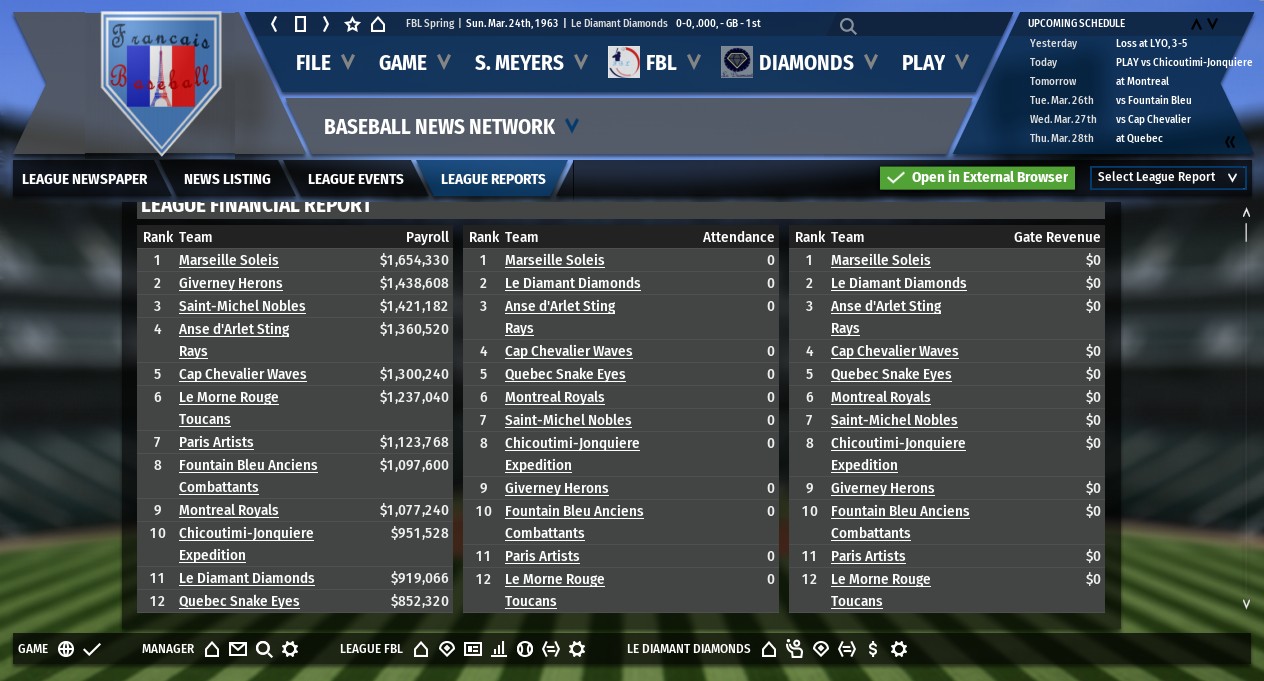Click the bookmark star icon
Viewport: 1264px width, 681px height.
click(352, 24)
